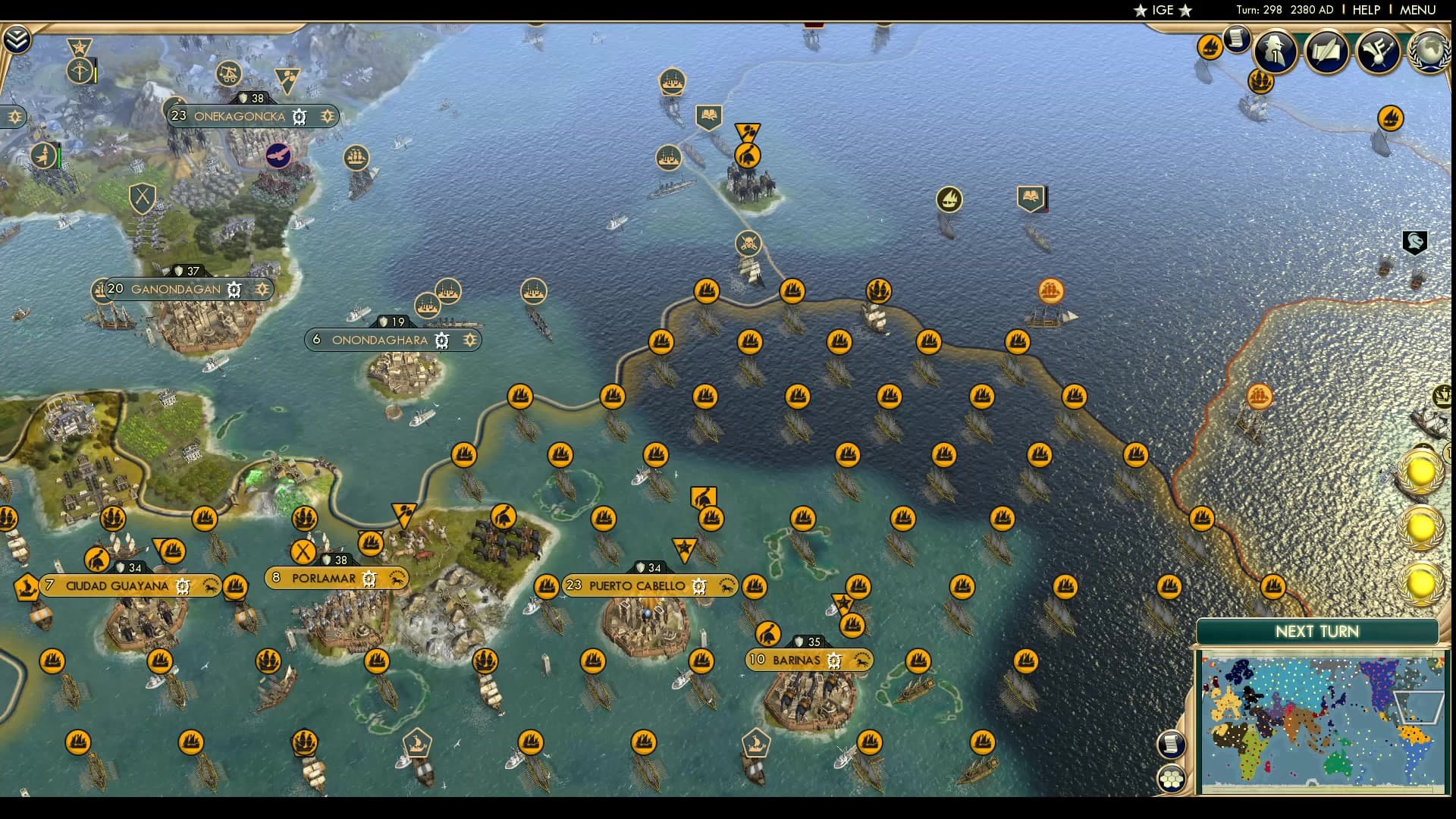Toggle the hex strategic view under the minimap

(1172, 780)
